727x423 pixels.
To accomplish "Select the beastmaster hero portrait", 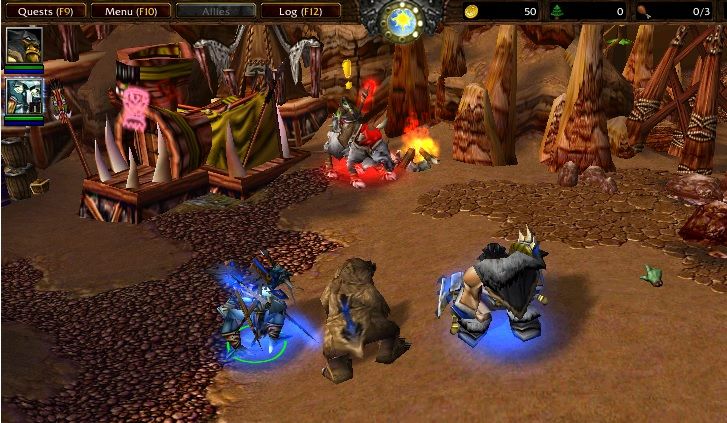I will coord(23,46).
